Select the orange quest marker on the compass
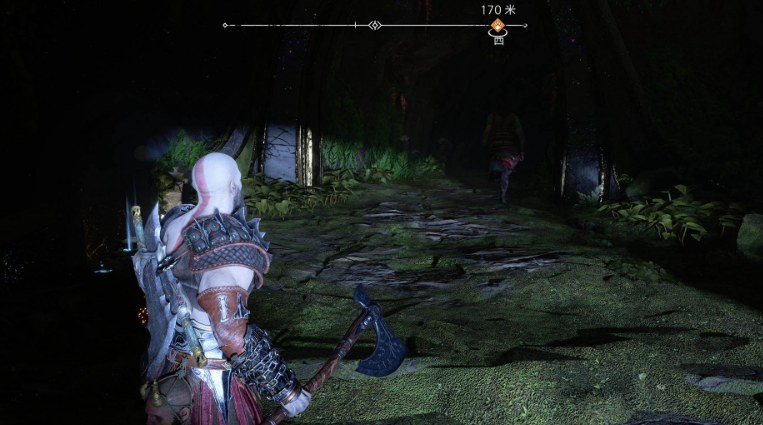This screenshot has height=425, width=763. [496, 25]
